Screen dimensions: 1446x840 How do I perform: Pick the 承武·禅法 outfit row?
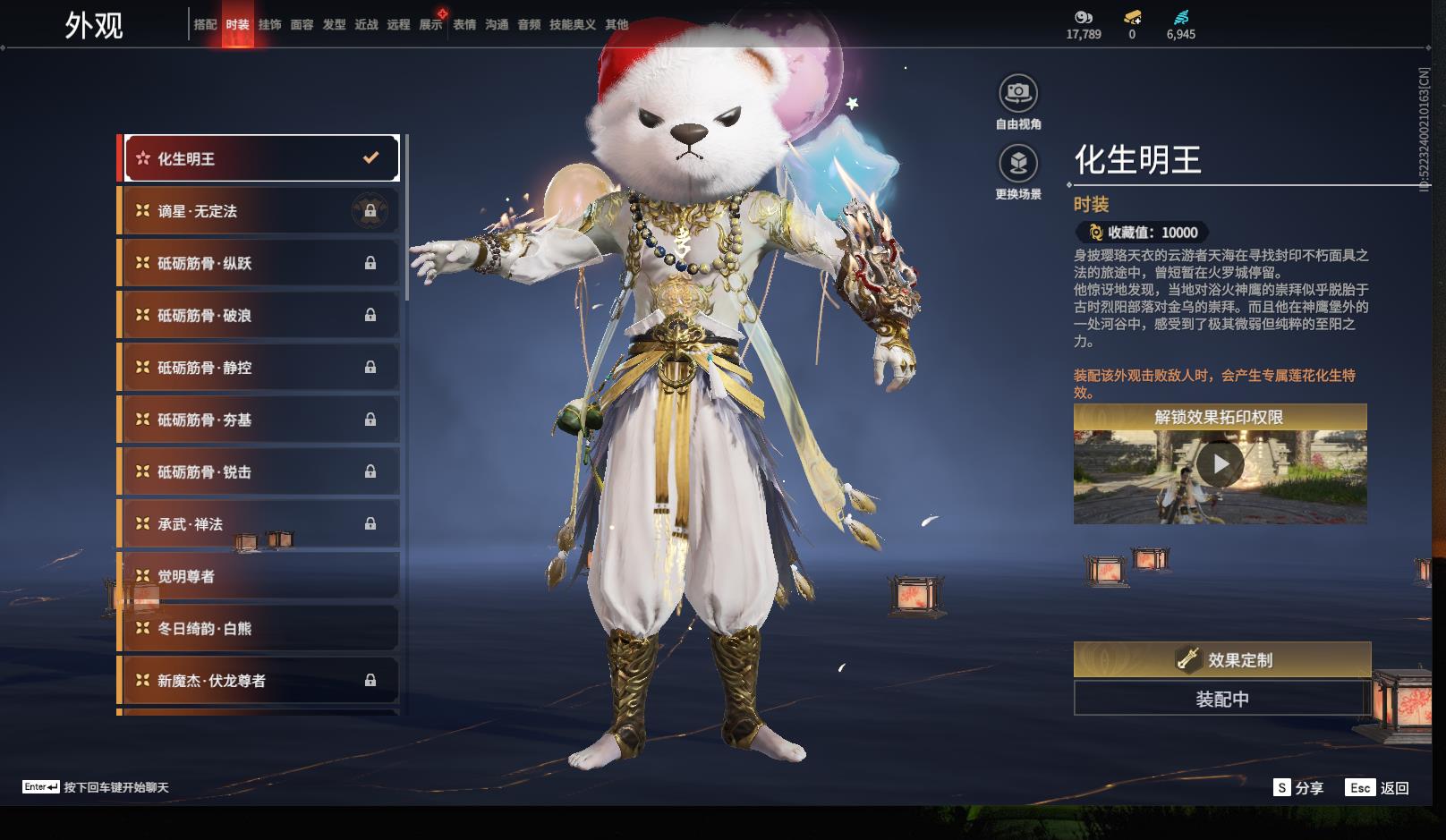tap(260, 524)
